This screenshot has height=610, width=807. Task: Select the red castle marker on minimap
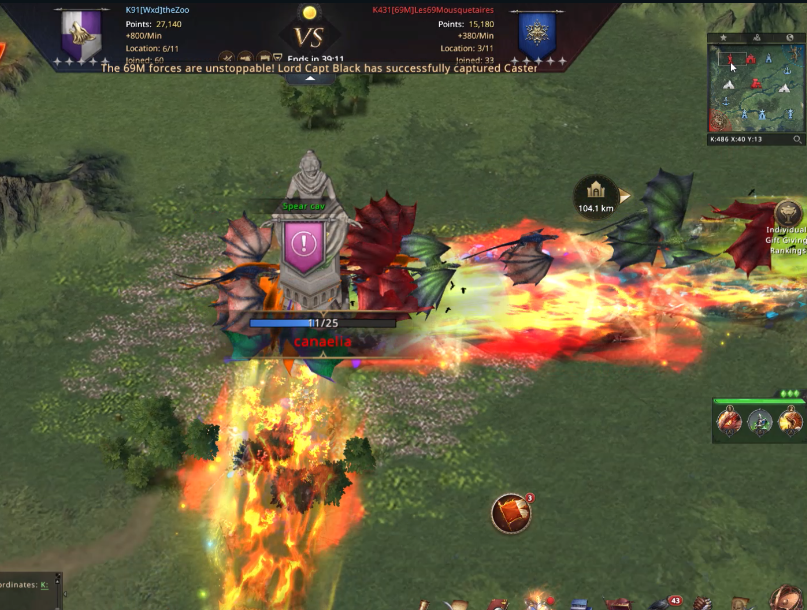pyautogui.click(x=750, y=60)
